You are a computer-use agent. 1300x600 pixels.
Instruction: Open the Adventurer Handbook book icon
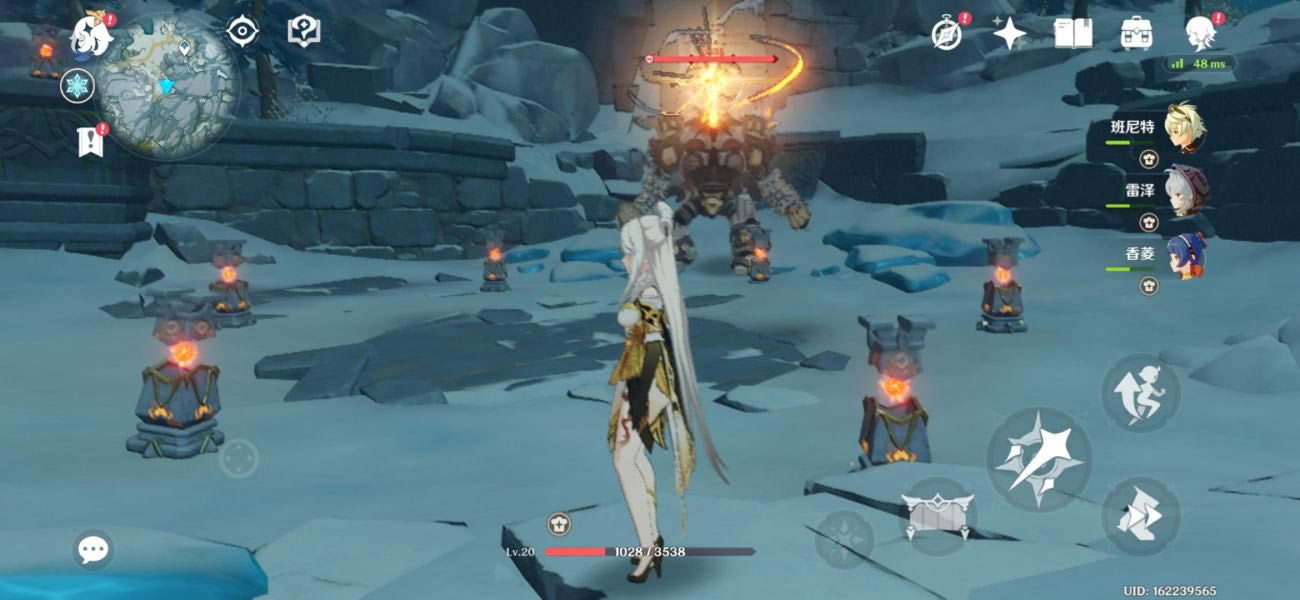[x=1072, y=33]
